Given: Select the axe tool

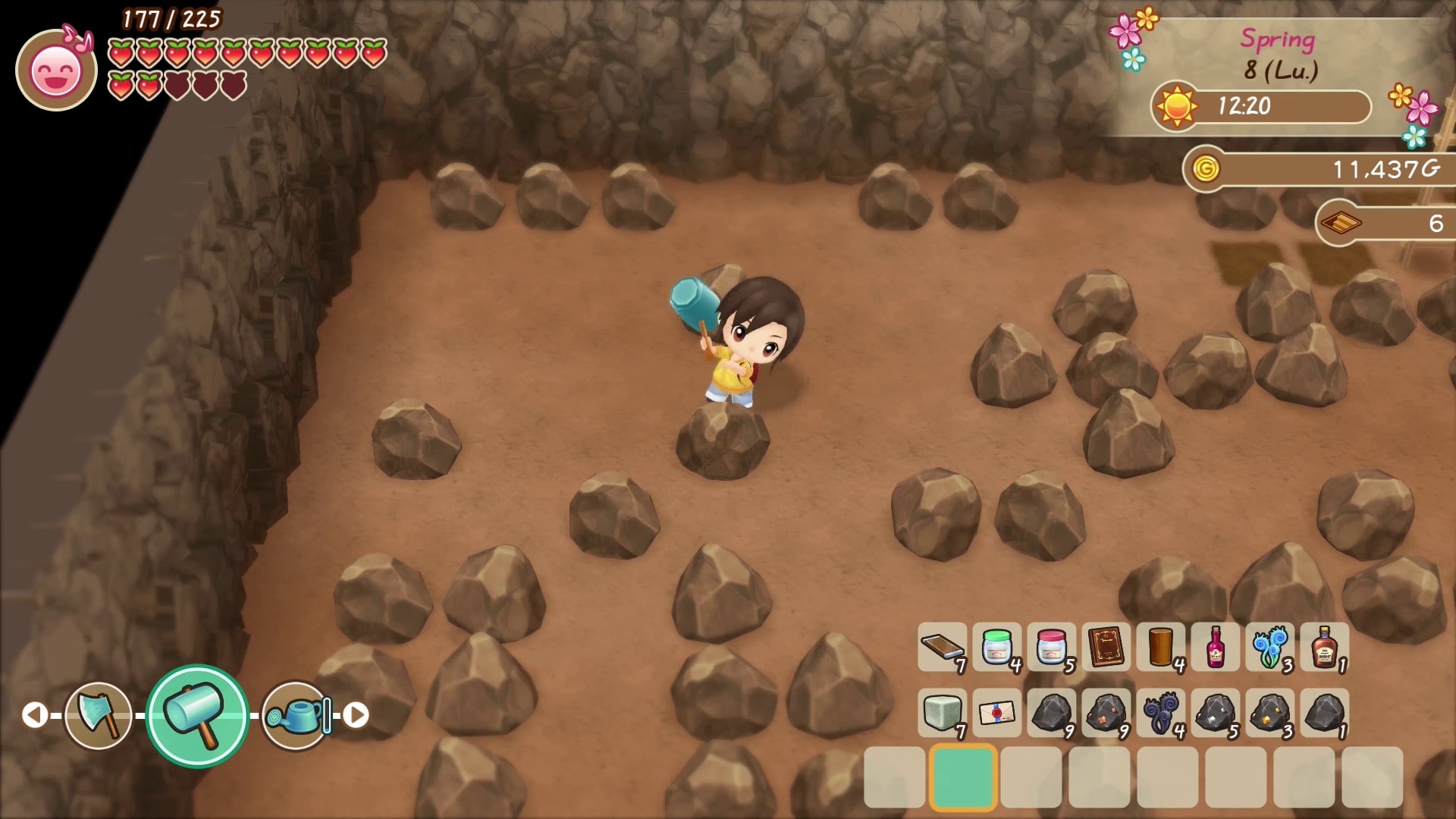Looking at the screenshot, I should (99, 715).
